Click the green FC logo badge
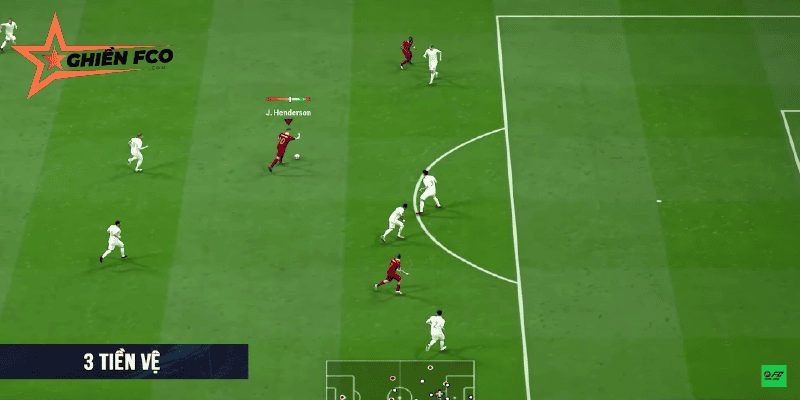800x400 pixels. click(x=774, y=376)
